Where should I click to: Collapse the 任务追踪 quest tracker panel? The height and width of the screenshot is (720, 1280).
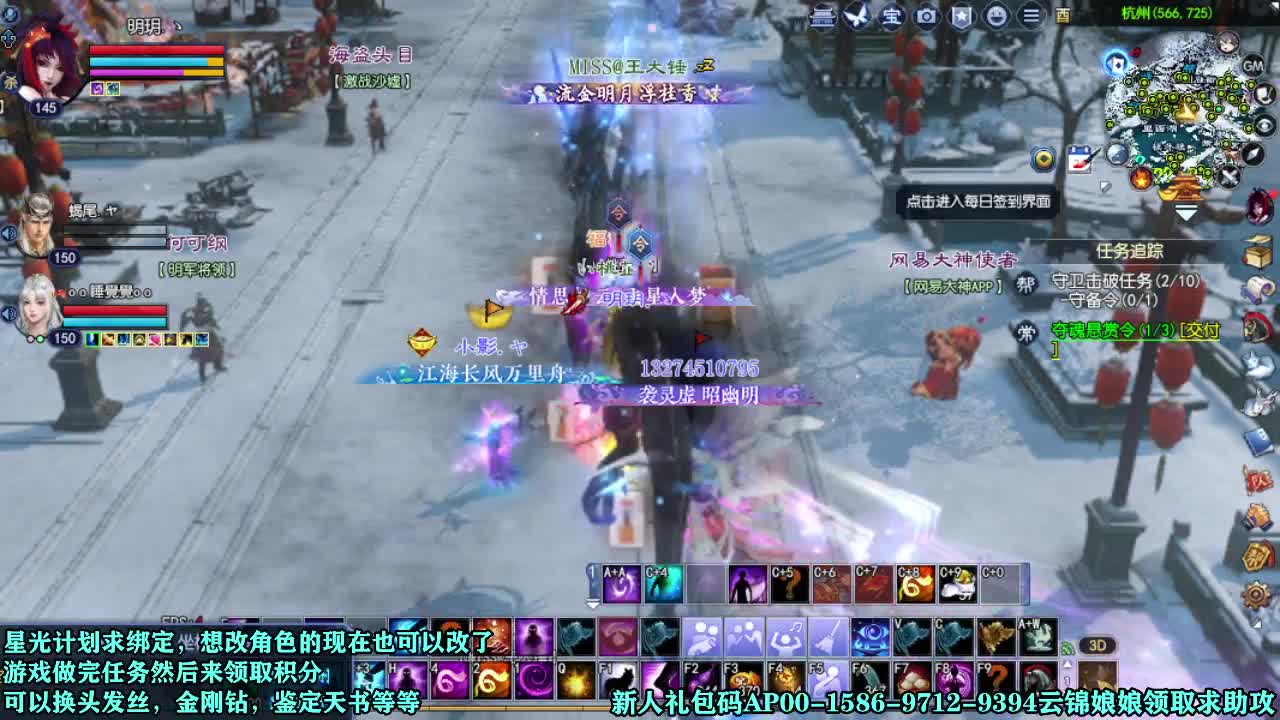click(x=1131, y=252)
